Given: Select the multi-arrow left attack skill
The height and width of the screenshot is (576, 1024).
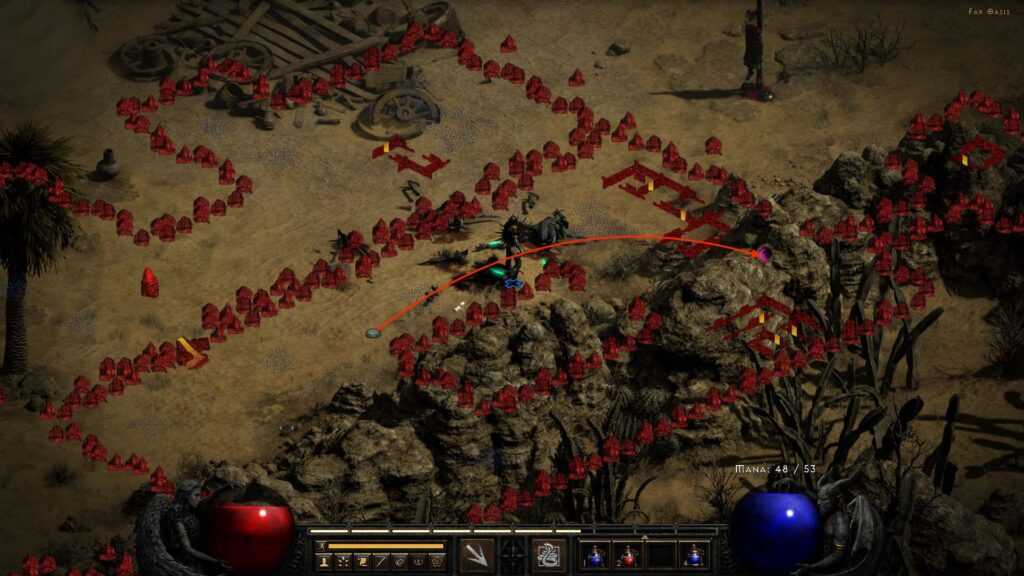Looking at the screenshot, I should point(477,555).
